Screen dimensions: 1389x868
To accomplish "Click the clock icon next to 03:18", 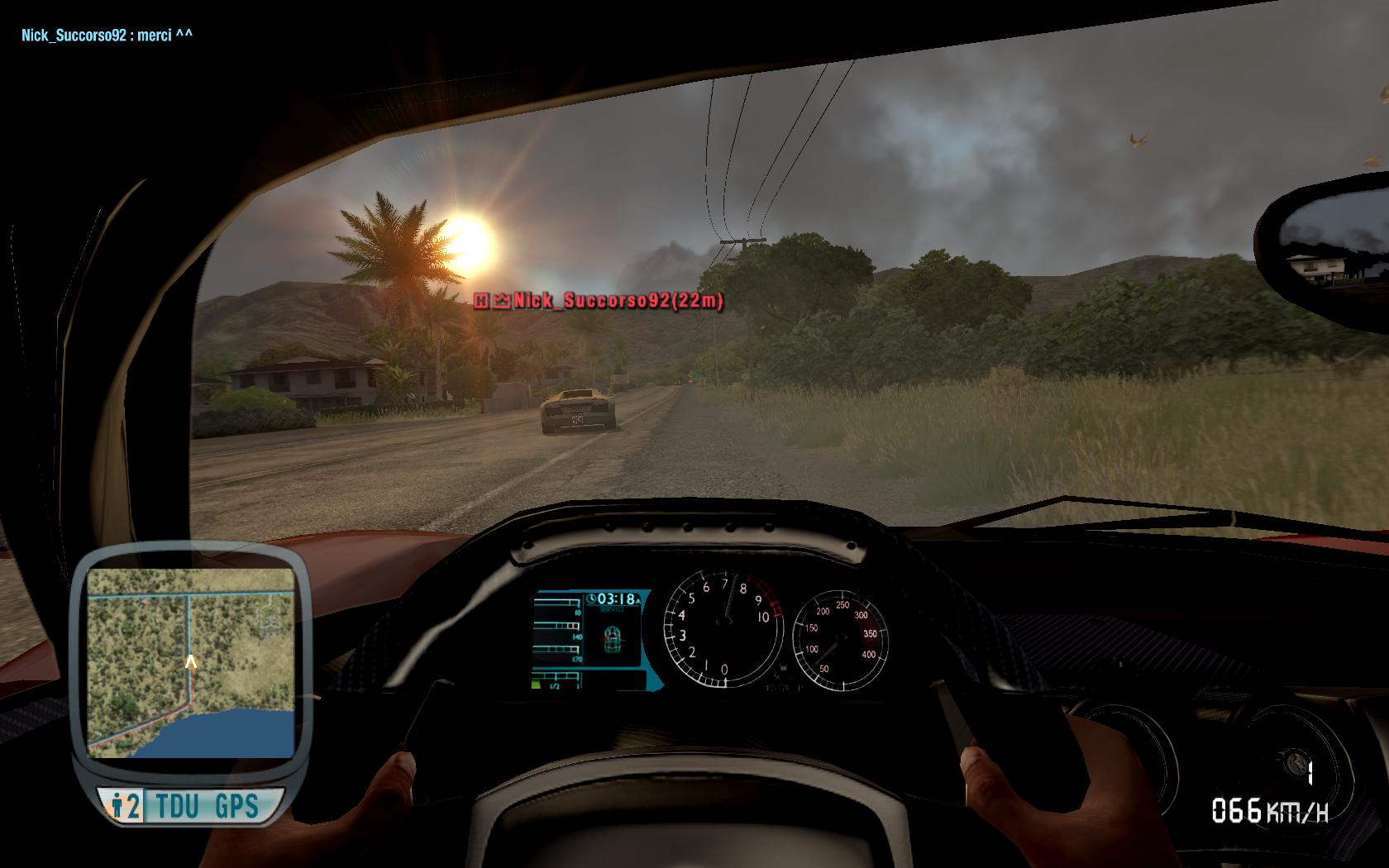I will [590, 598].
